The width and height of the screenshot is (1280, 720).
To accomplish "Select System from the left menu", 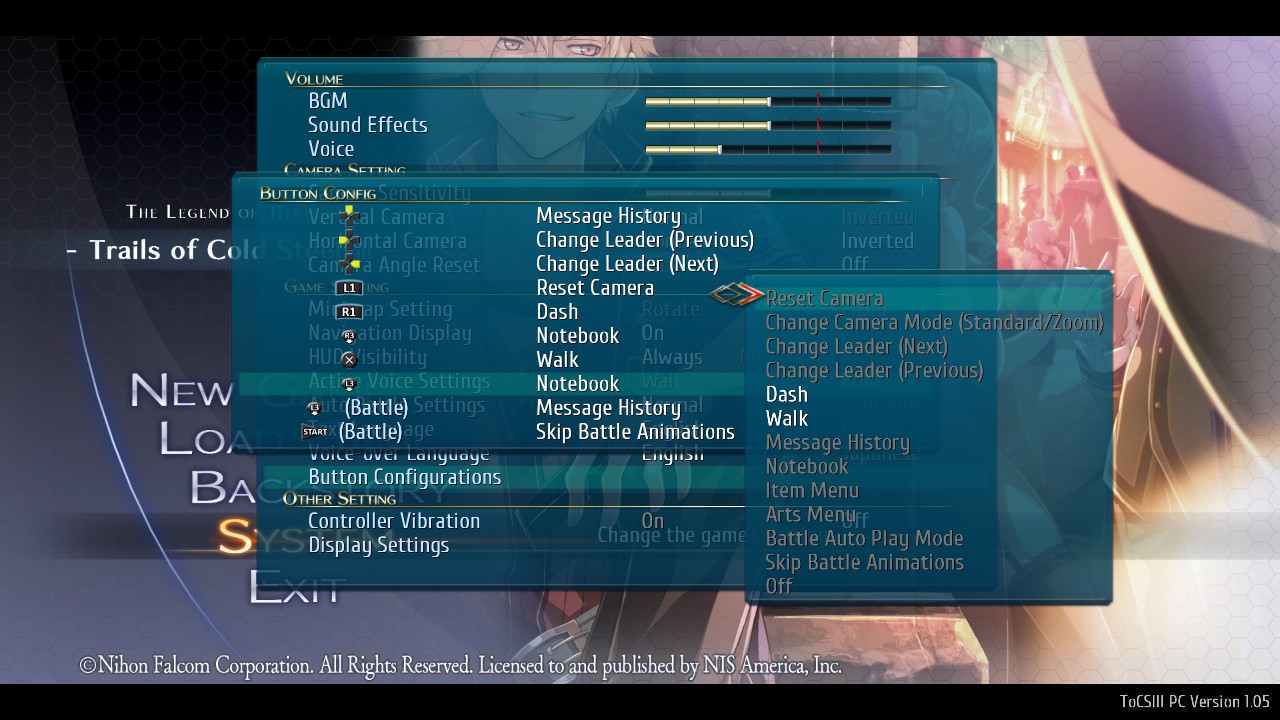I will (238, 536).
